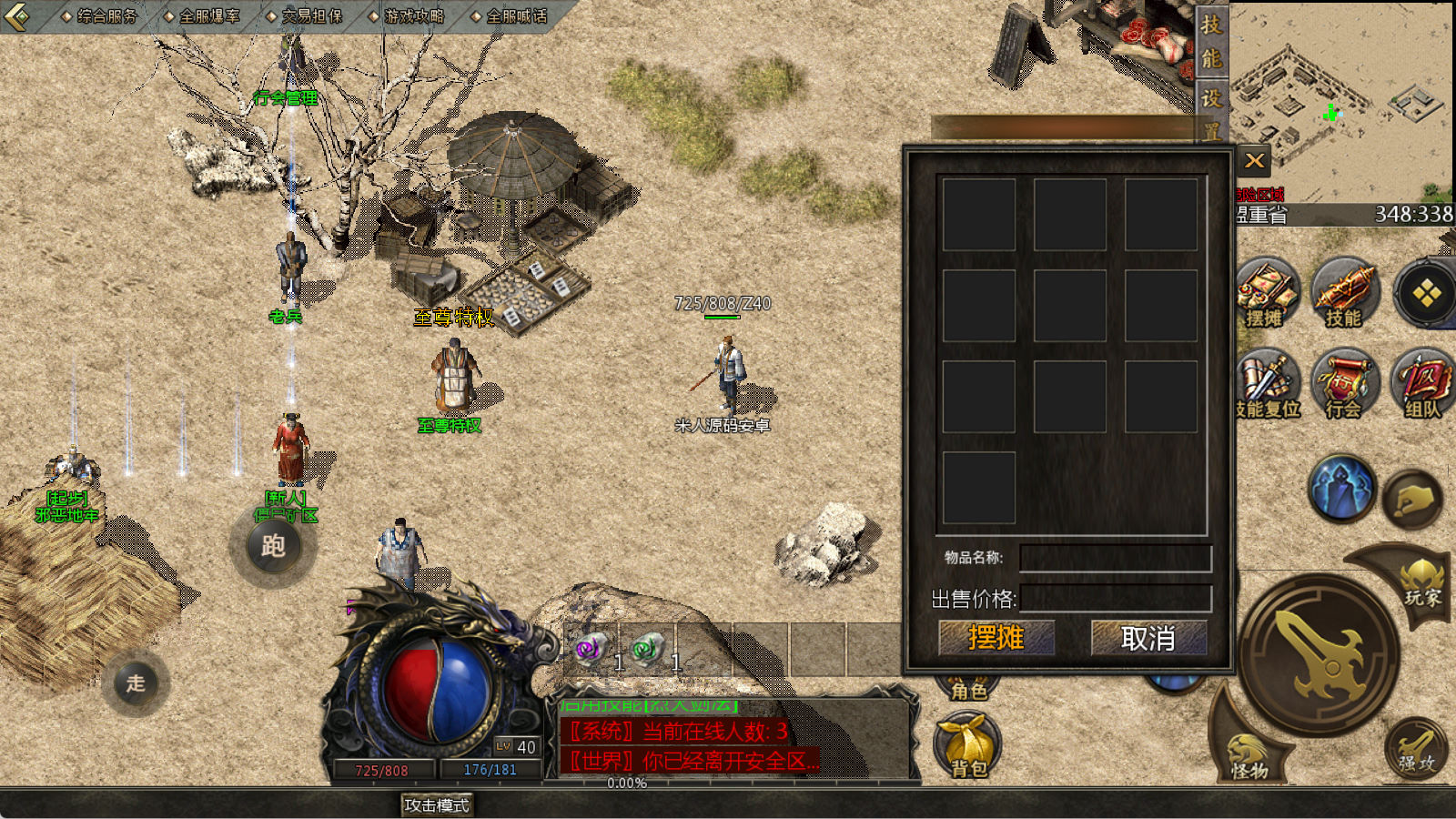1456x819 pixels.
Task: Open the 行会 guild icon
Action: (x=1344, y=384)
